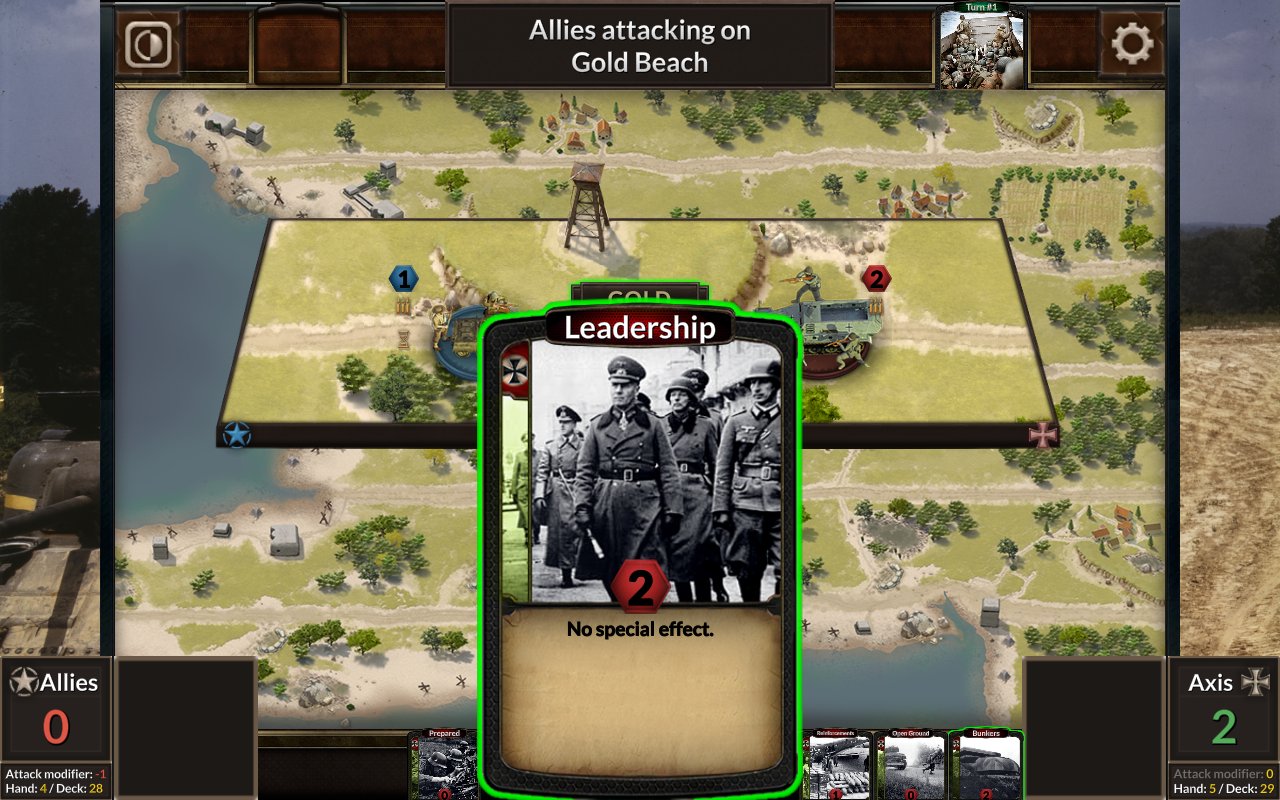
Task: Click the Allies attacking on Gold Beach banner
Action: [640, 45]
